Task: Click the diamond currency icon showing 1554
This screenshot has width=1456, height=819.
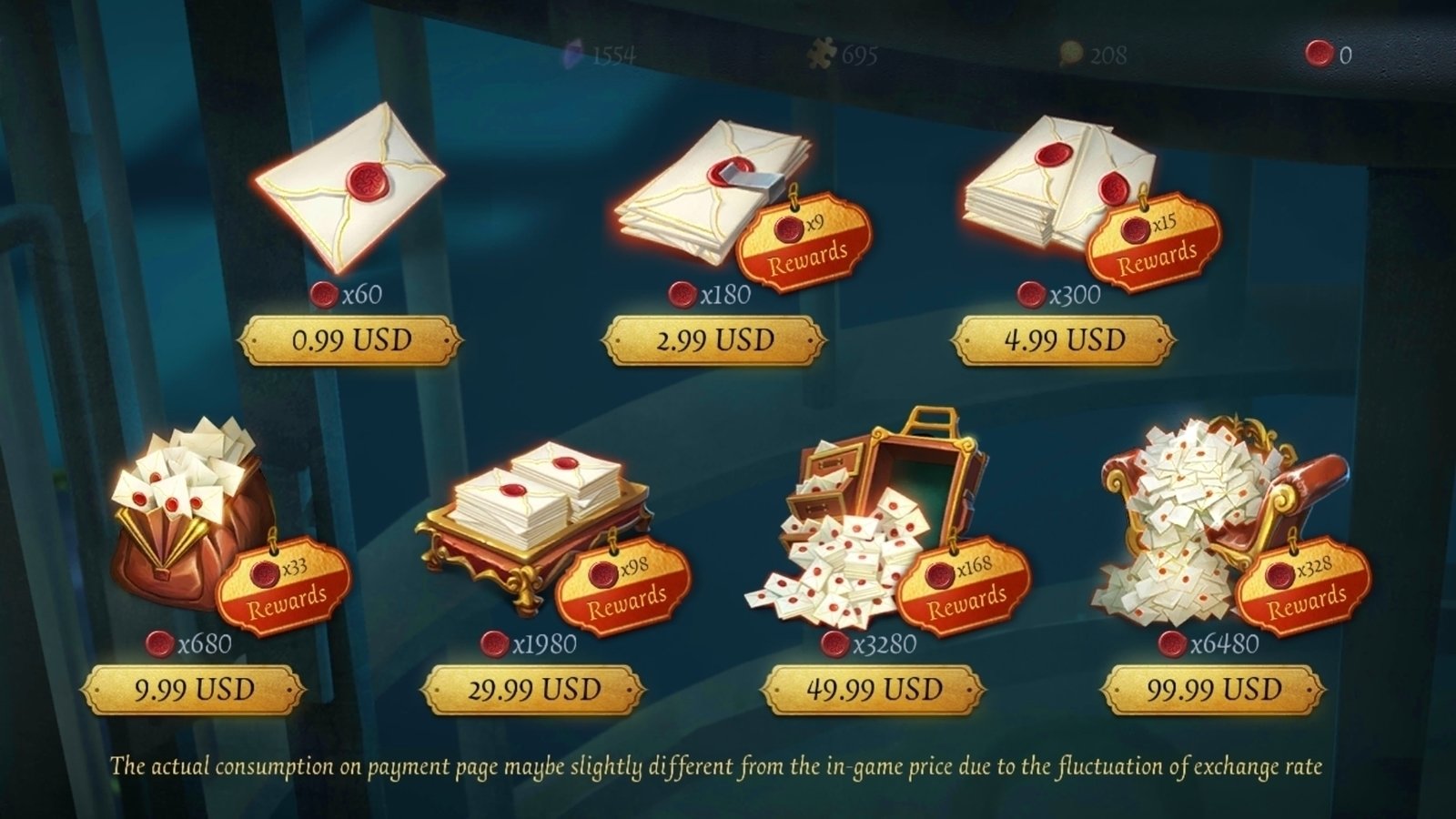Action: coord(576,55)
